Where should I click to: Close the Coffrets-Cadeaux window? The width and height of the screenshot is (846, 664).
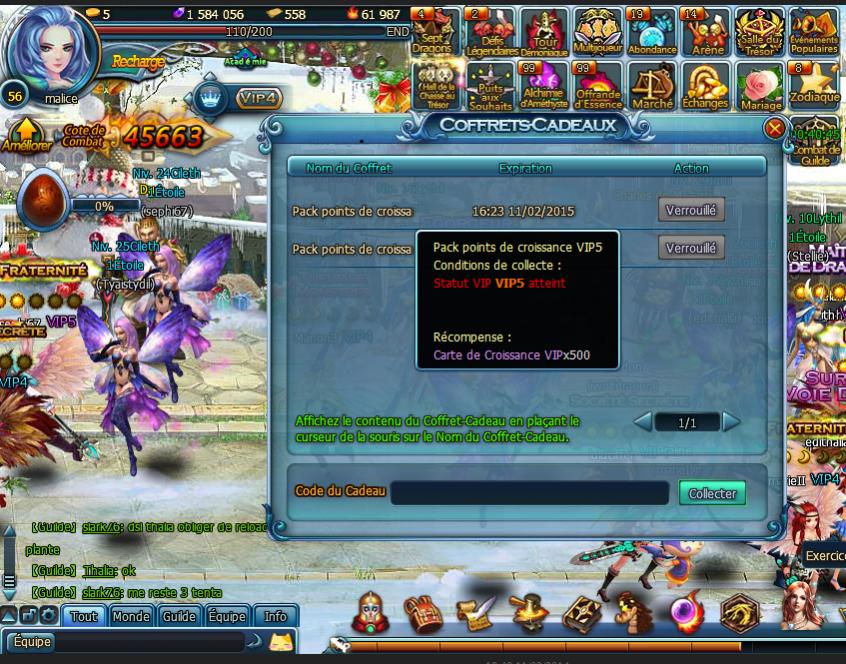coord(774,129)
